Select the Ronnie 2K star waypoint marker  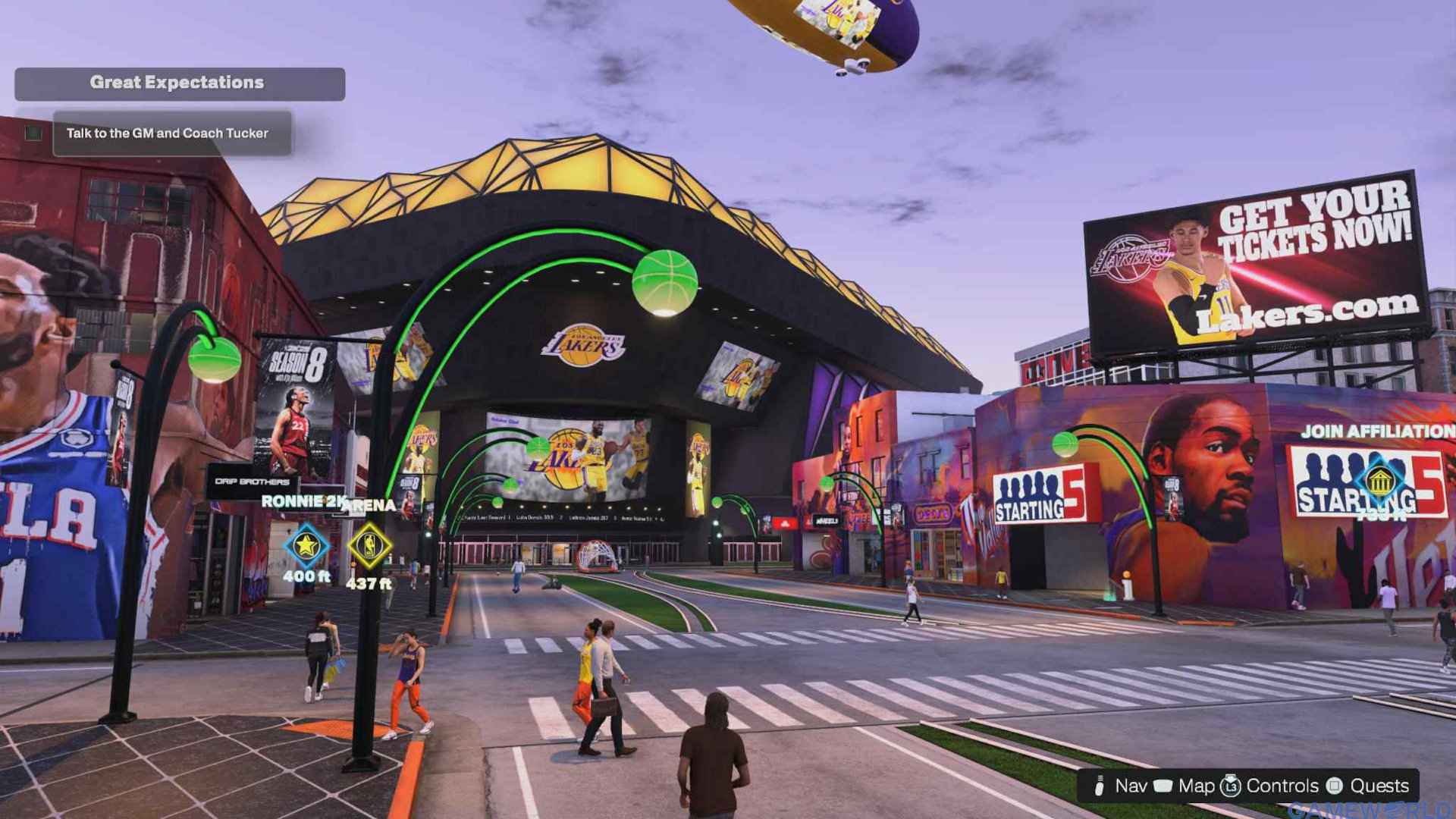pos(306,545)
